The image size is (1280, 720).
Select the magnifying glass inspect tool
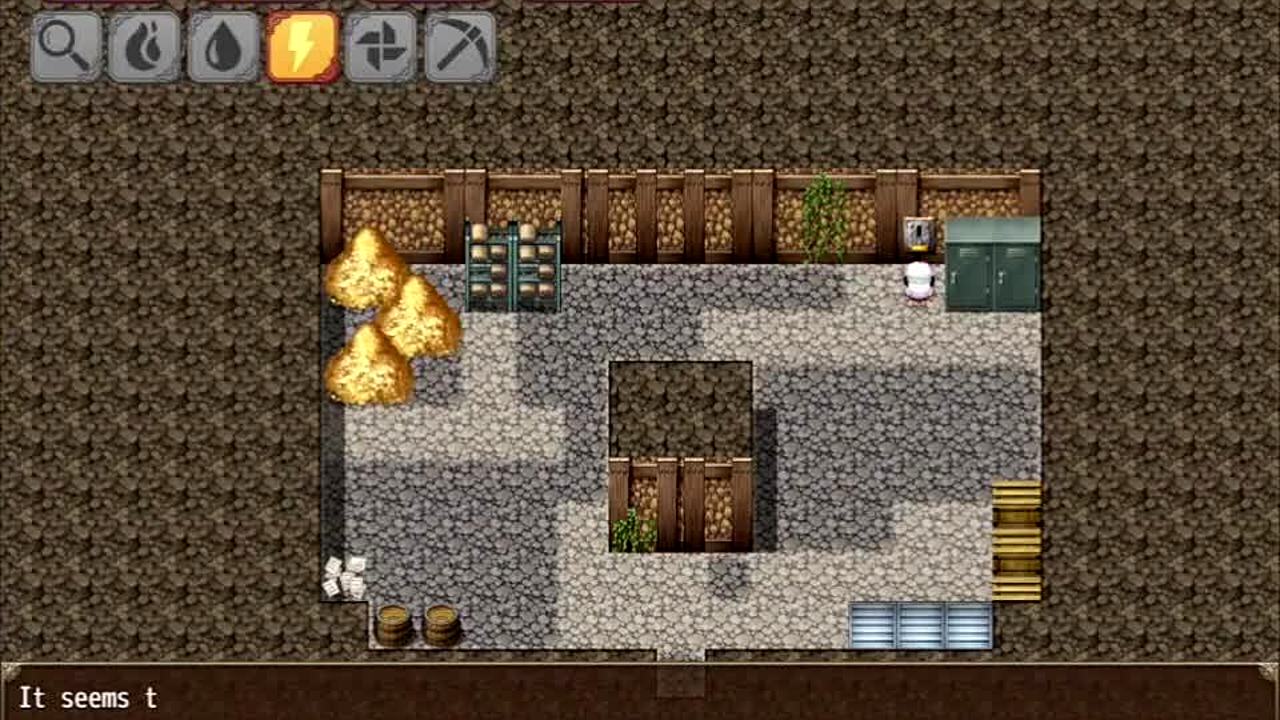[x=66, y=47]
